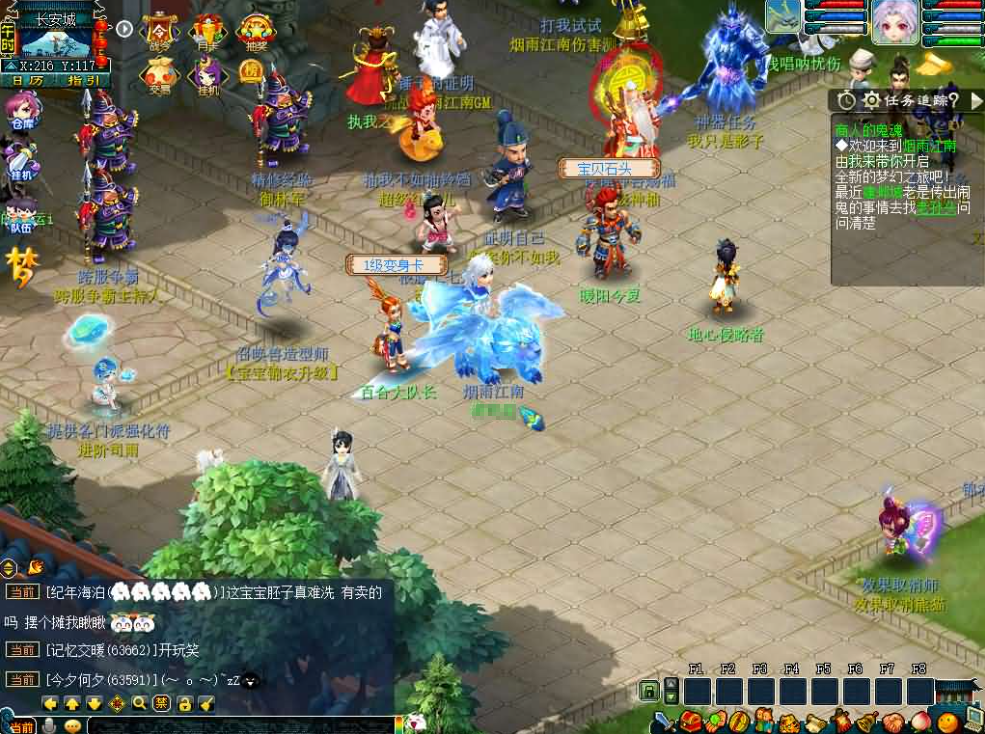Screen dimensions: 985x734
Task: Click the golden 梦 icon
Action: (x=21, y=267)
